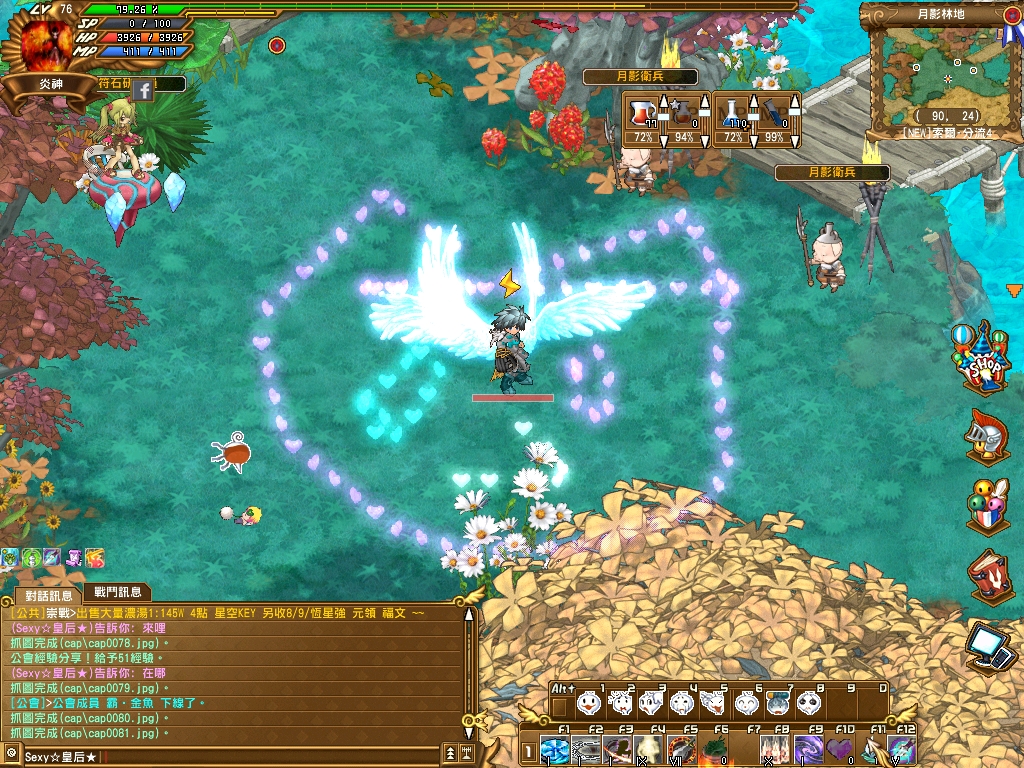
Task: Open the Facebook icon near the player name
Action: 143,90
